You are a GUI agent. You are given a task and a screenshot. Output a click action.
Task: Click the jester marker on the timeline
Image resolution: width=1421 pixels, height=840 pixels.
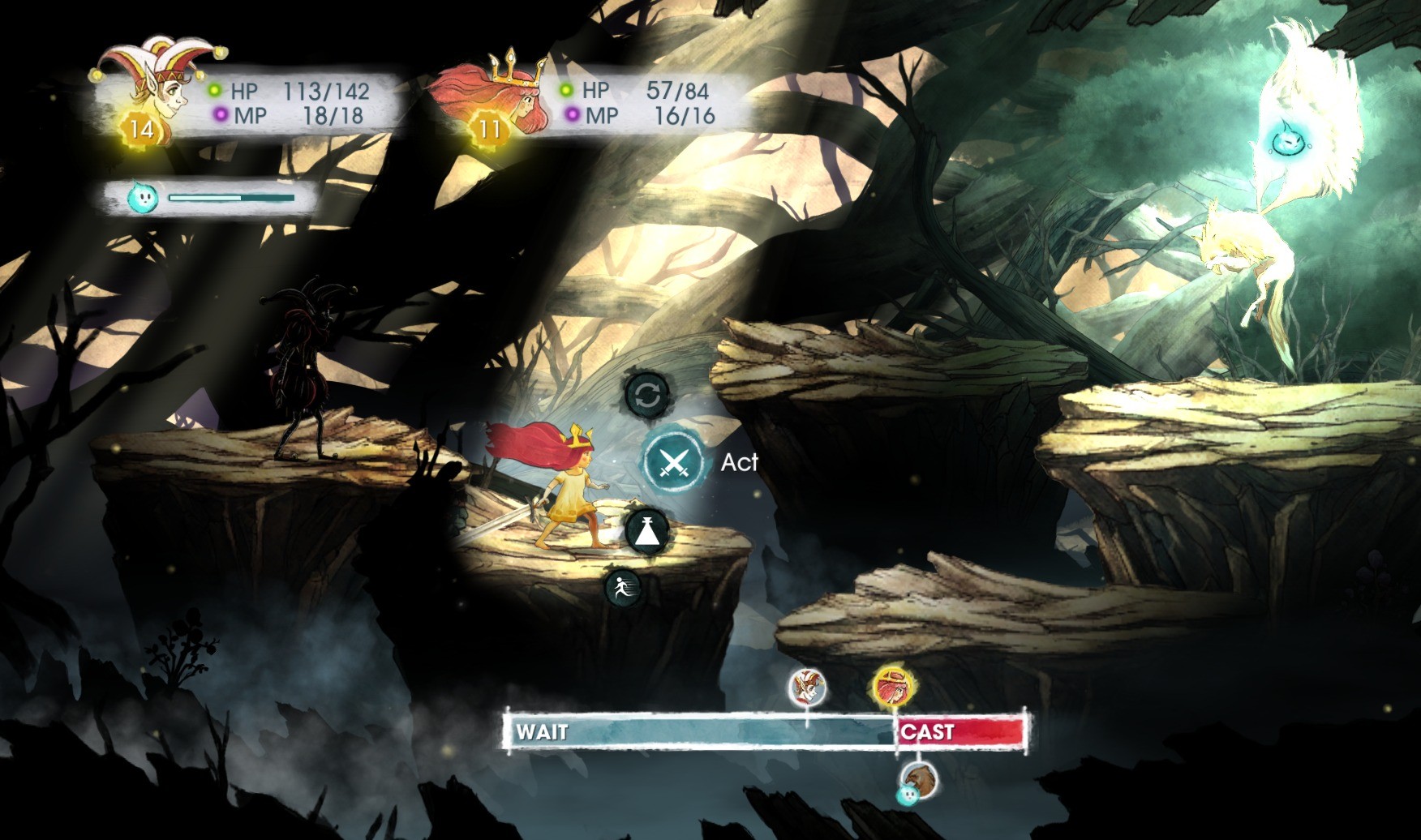pos(808,688)
